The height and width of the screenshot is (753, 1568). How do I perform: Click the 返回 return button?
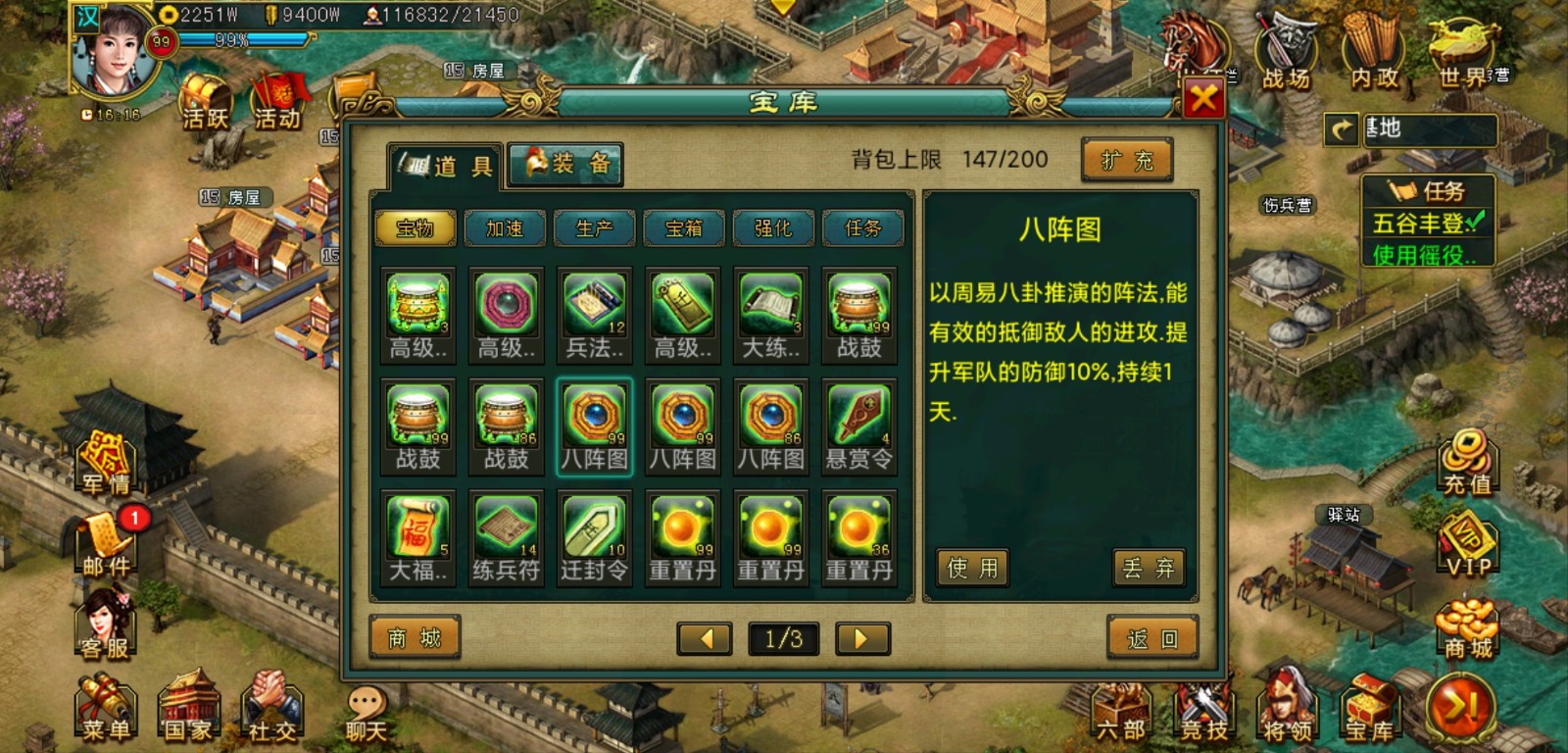1152,639
